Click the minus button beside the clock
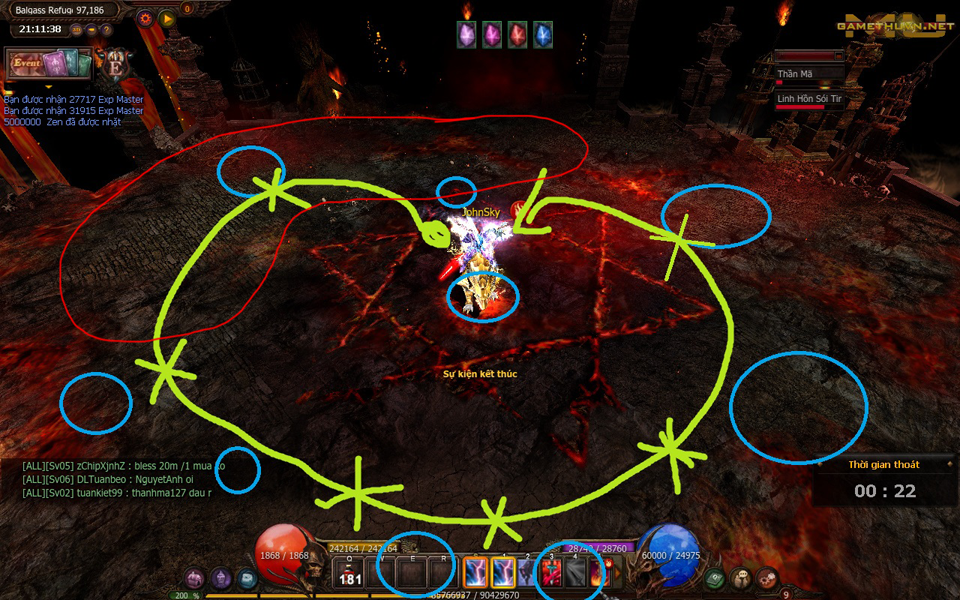 tap(90, 29)
